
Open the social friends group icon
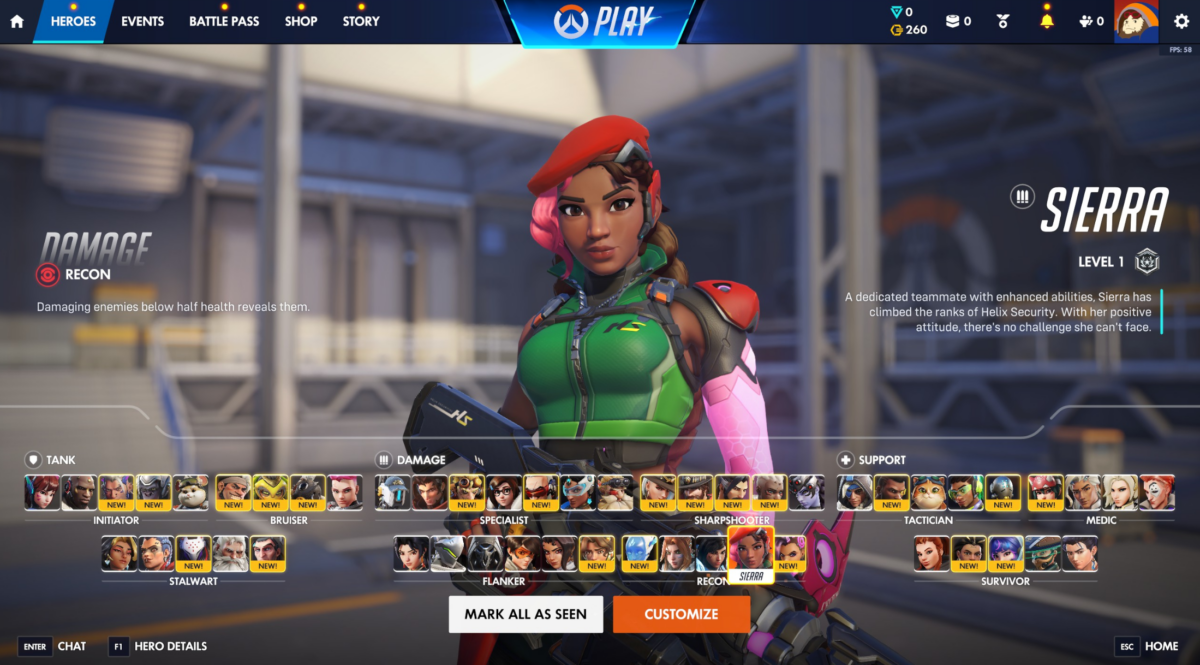click(x=1091, y=21)
